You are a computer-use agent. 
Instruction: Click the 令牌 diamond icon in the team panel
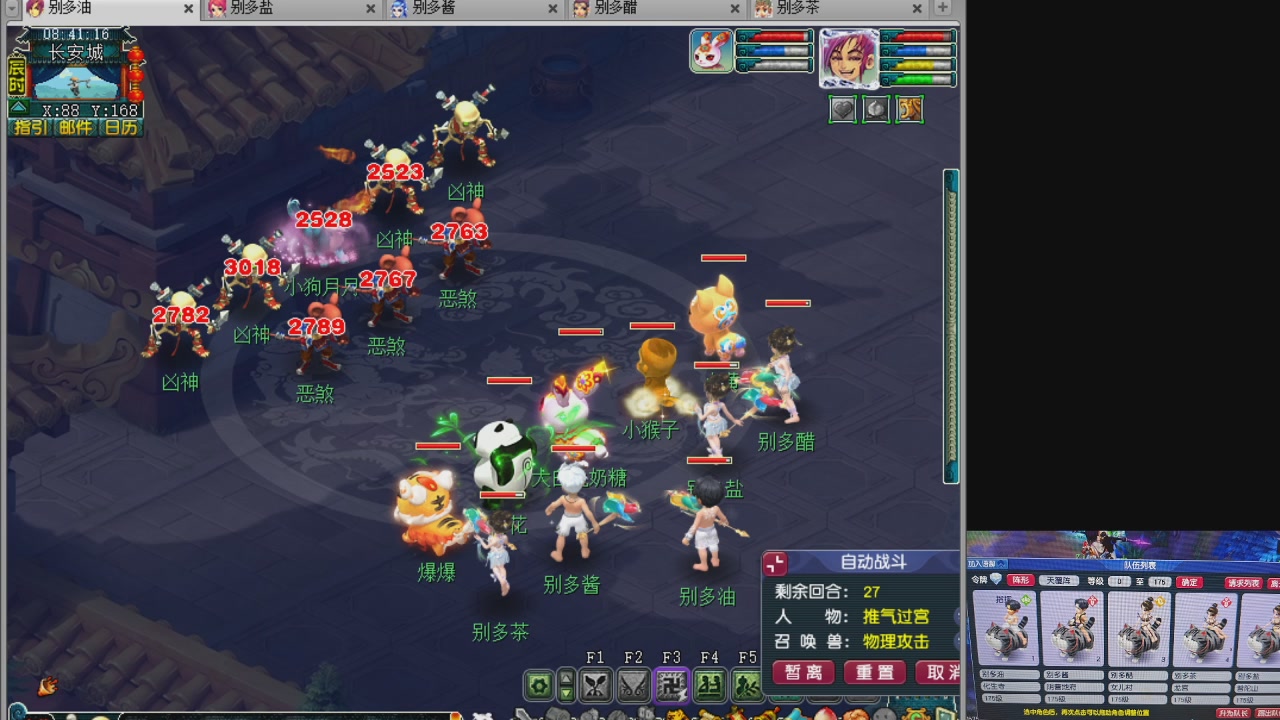tap(995, 580)
